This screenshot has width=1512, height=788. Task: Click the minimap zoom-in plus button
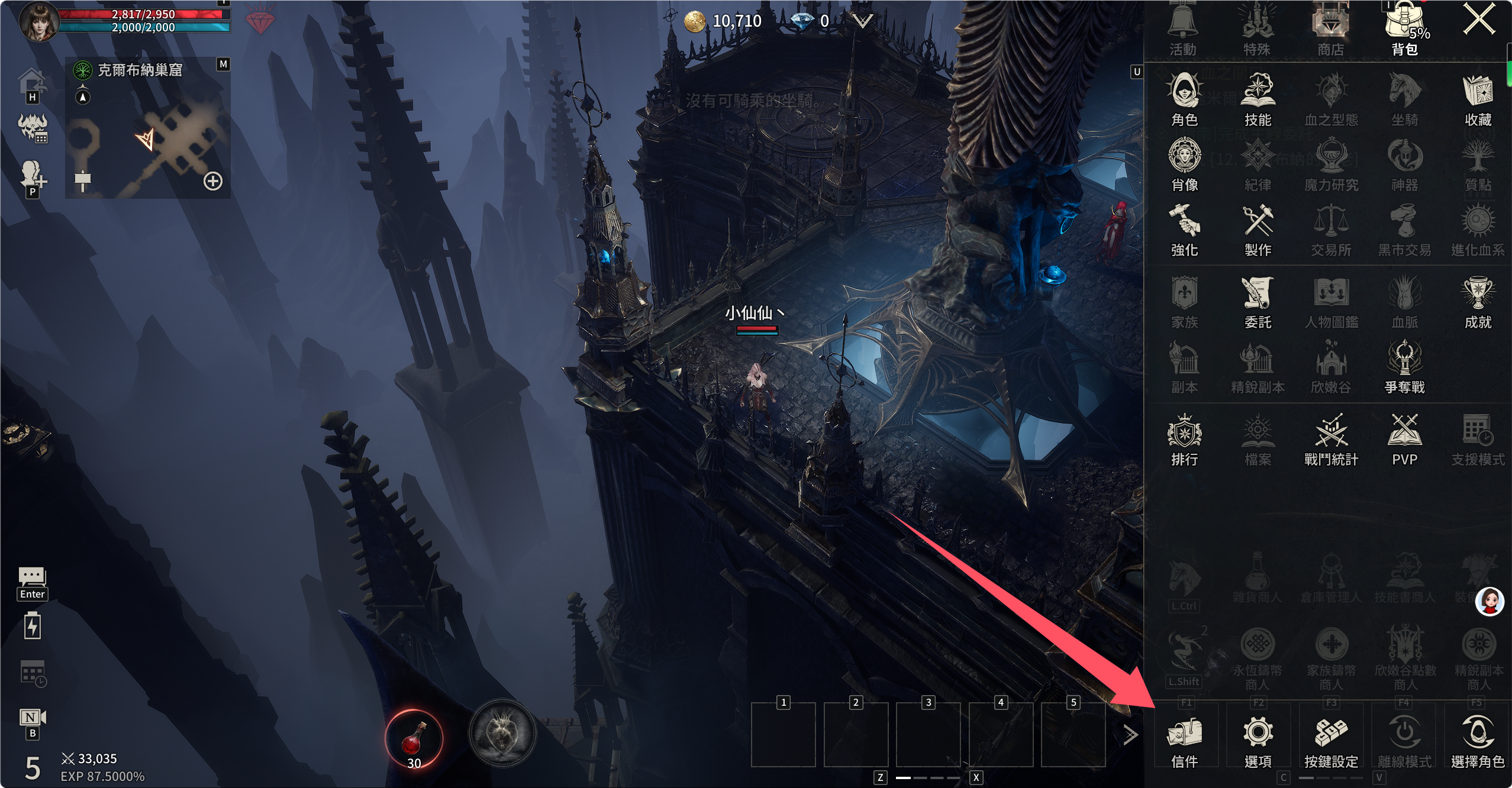[213, 181]
